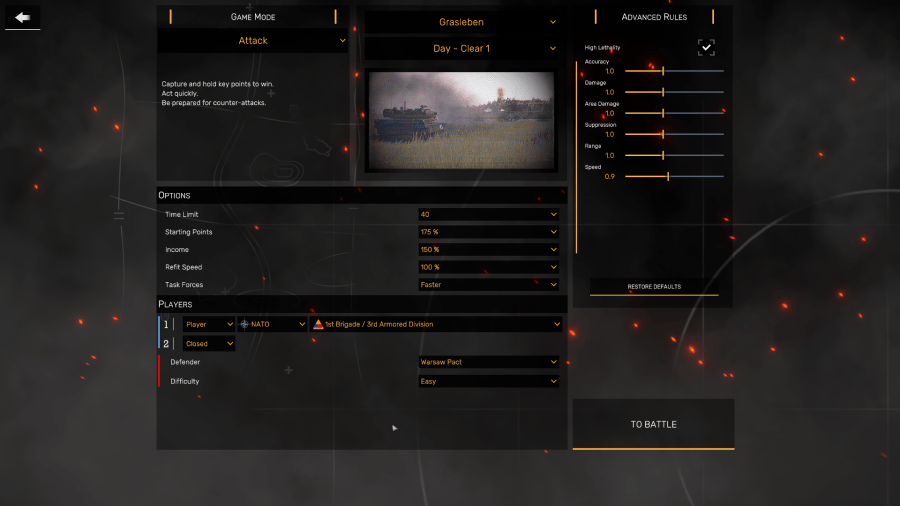
Task: Change the Warsaw Pact defender dropdown
Action: 488,362
